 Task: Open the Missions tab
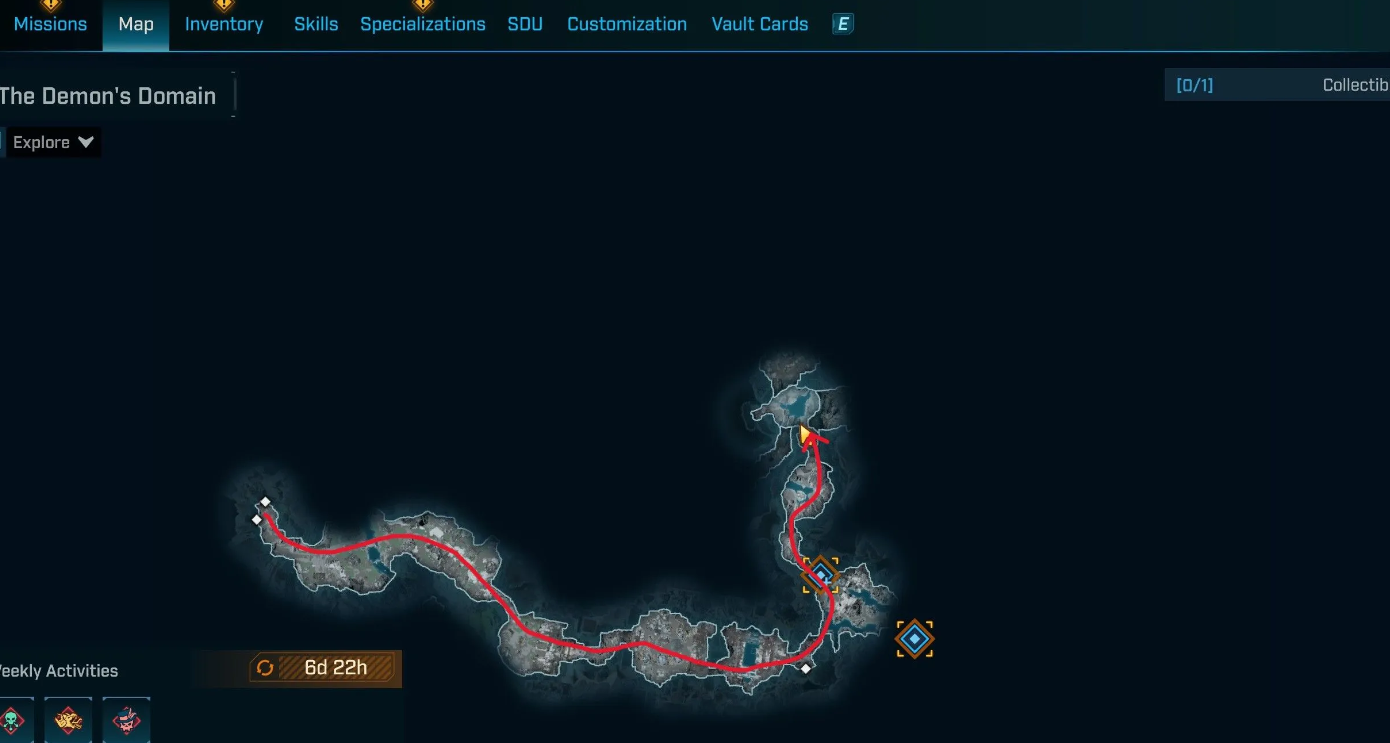50,24
